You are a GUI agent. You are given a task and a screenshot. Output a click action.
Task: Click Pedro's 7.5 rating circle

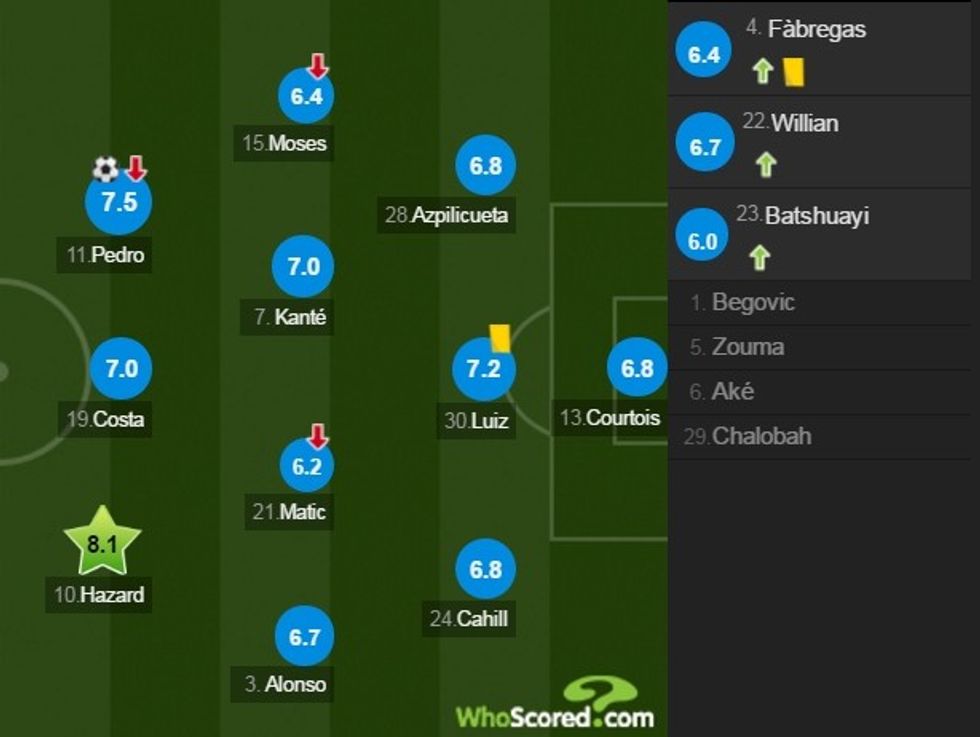coord(118,202)
